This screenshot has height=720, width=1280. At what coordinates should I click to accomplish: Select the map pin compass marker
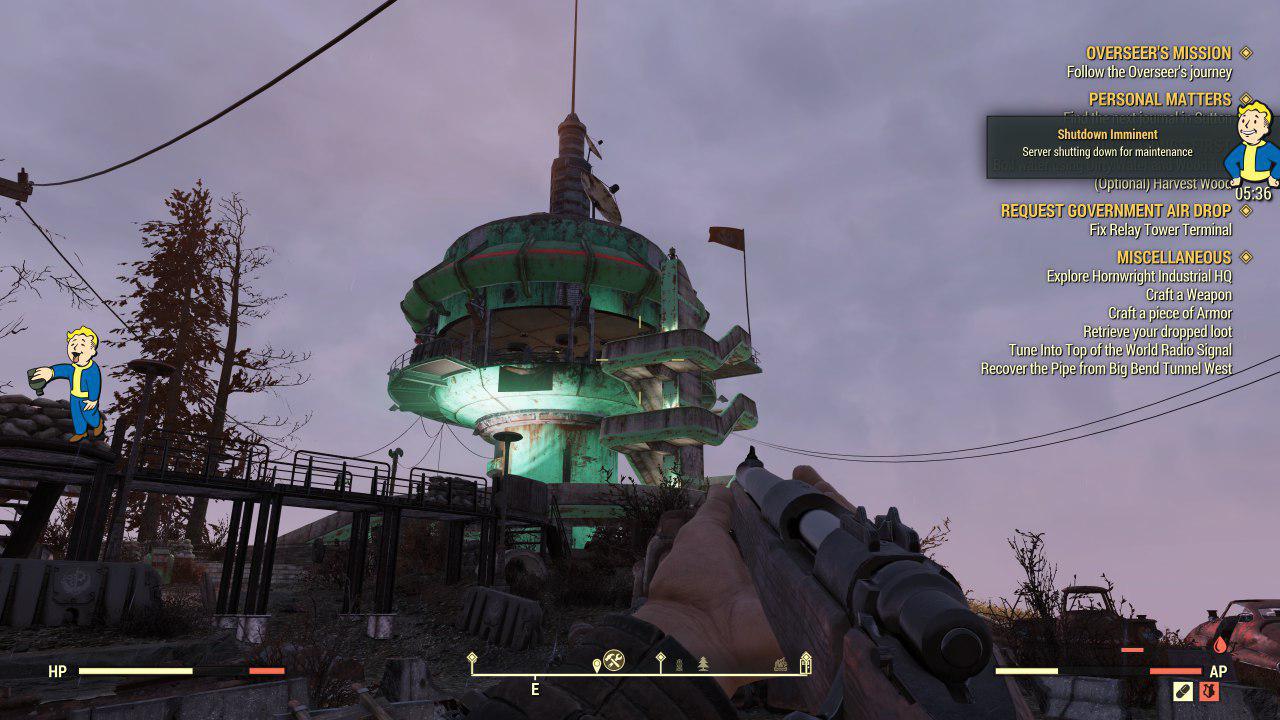tap(597, 664)
